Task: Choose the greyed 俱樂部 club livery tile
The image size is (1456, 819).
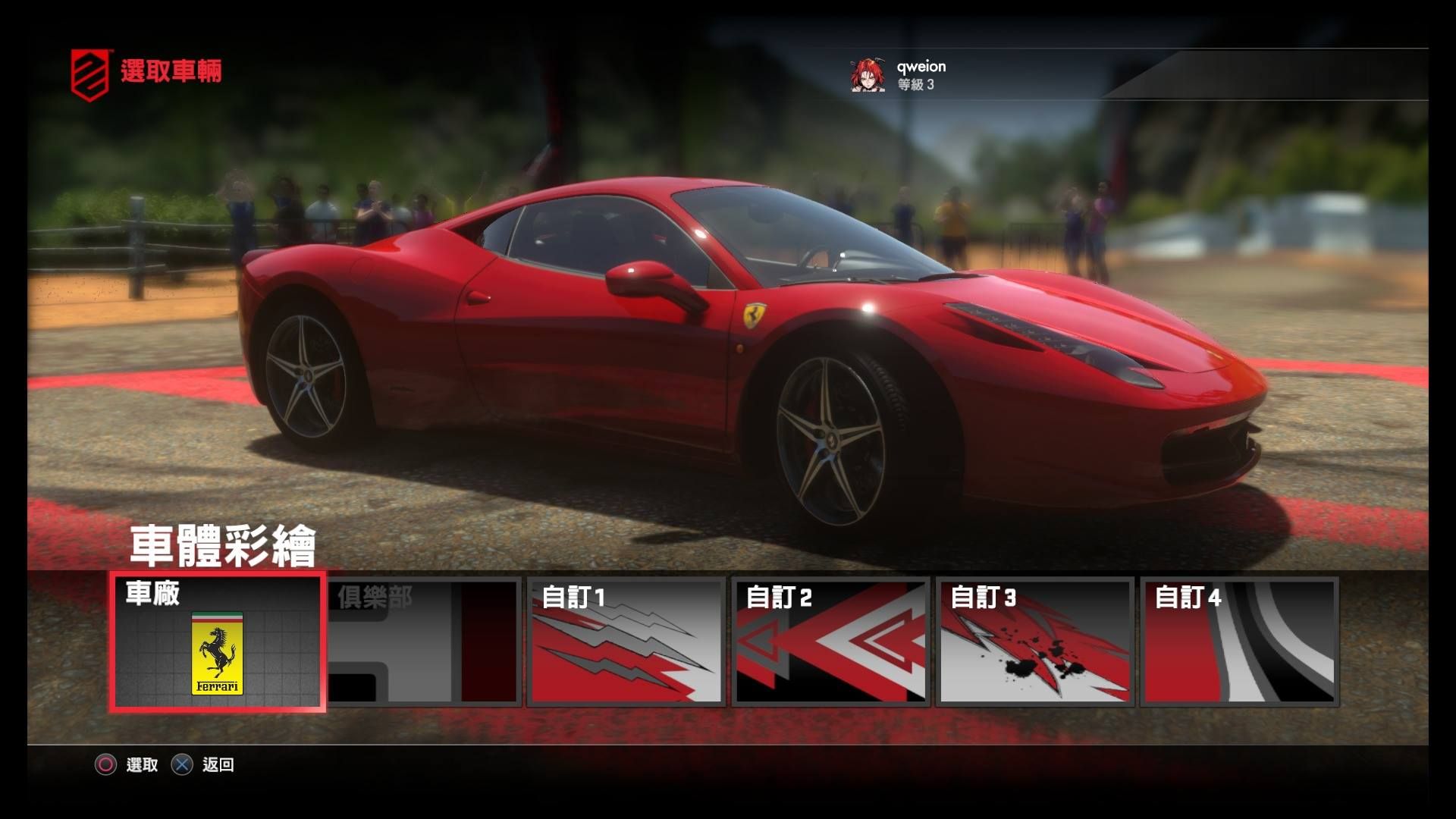Action: (x=423, y=642)
